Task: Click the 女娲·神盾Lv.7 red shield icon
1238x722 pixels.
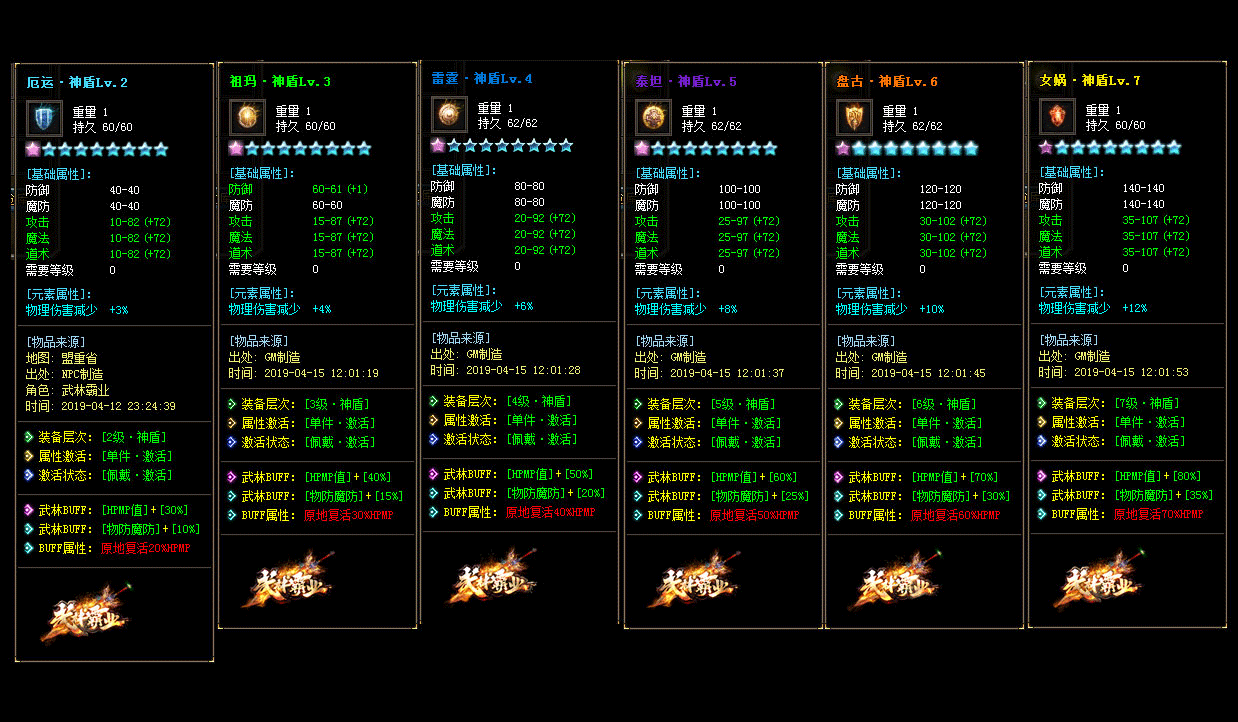Action: 1057,116
